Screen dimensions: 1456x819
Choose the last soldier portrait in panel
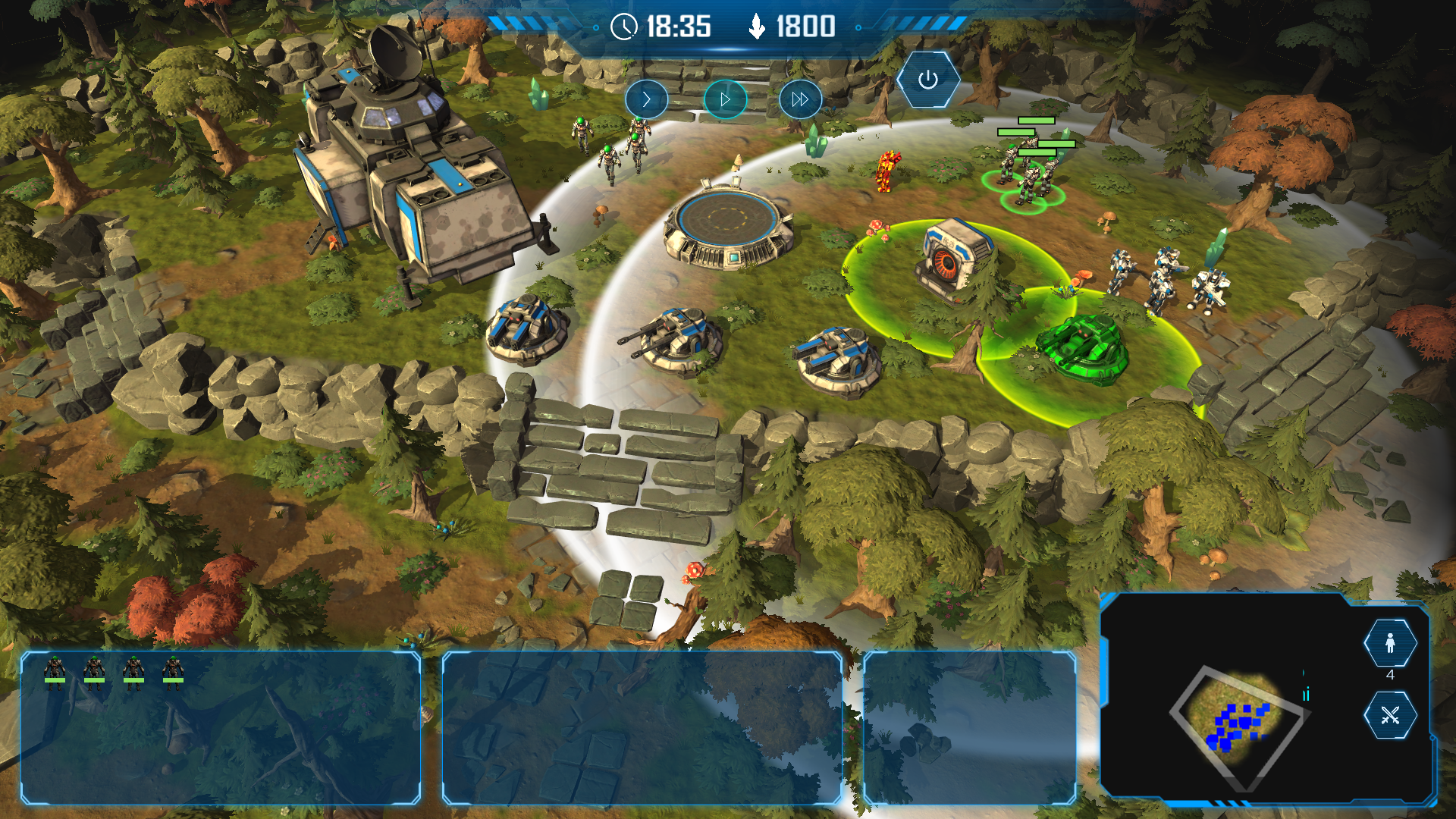[173, 672]
